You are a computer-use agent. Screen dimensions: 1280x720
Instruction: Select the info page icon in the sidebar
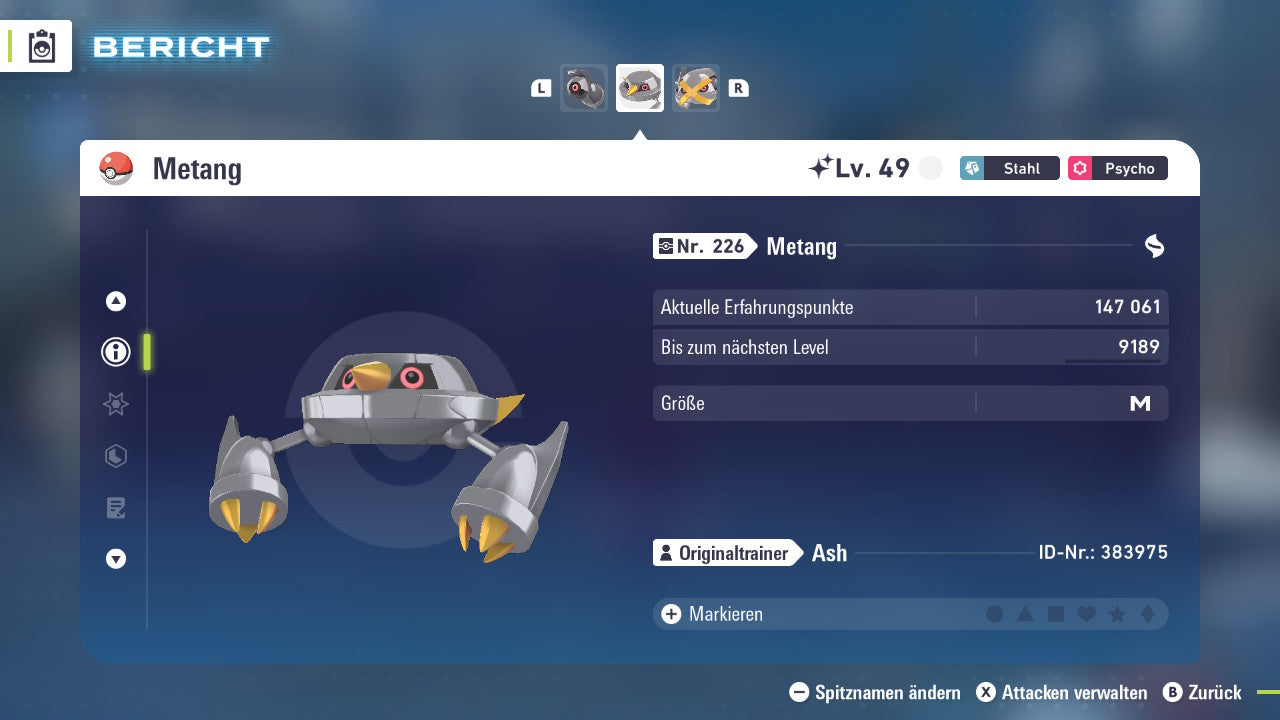(115, 352)
